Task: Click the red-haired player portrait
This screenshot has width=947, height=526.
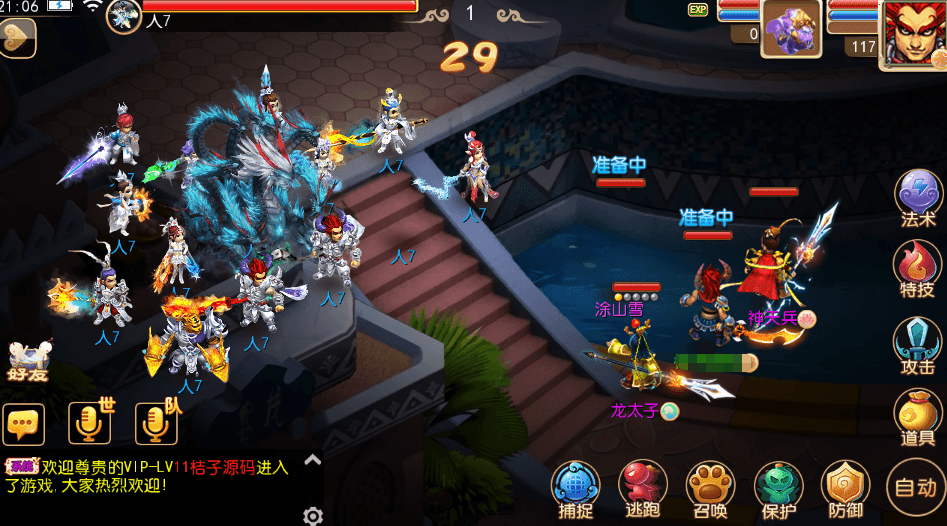Action: click(912, 33)
